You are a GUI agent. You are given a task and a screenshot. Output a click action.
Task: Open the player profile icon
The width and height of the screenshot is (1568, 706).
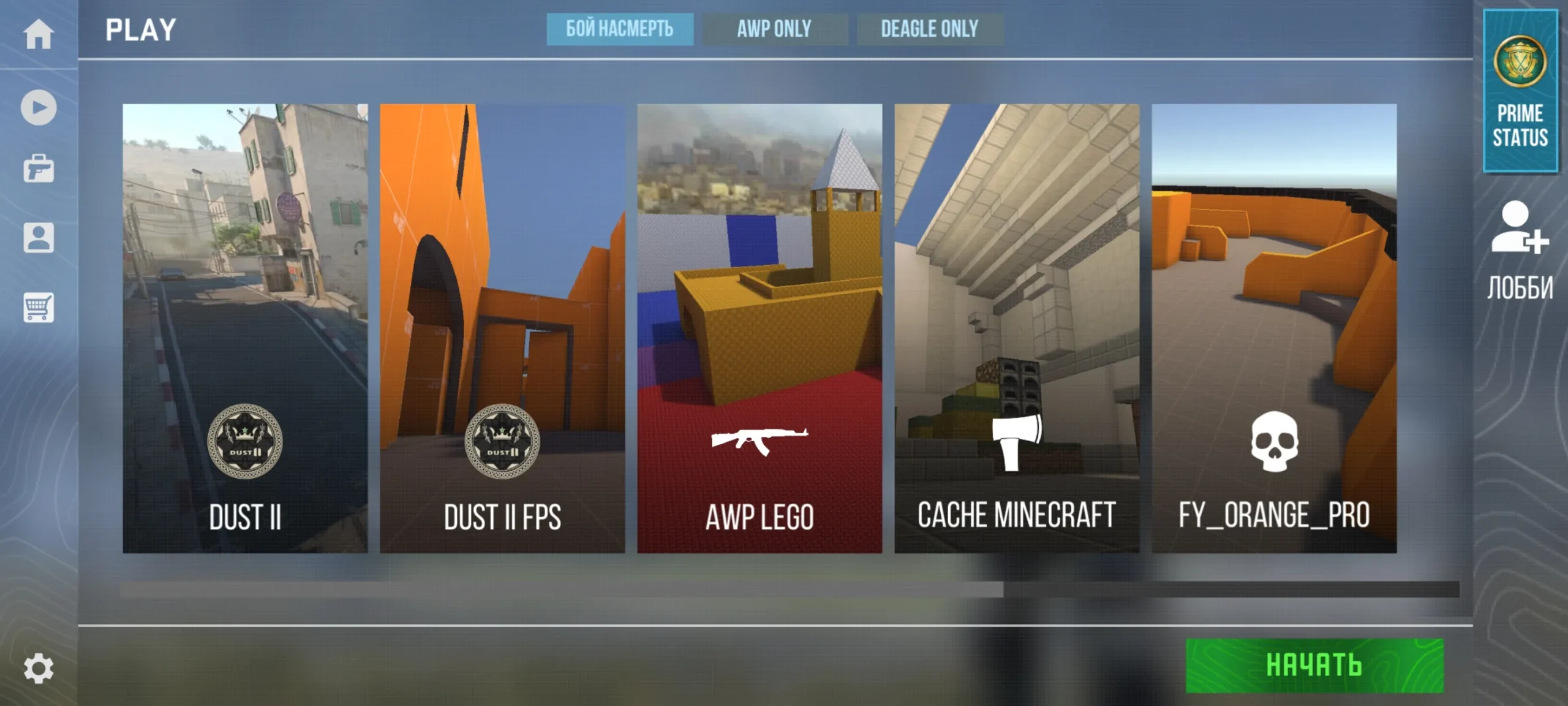coord(38,238)
